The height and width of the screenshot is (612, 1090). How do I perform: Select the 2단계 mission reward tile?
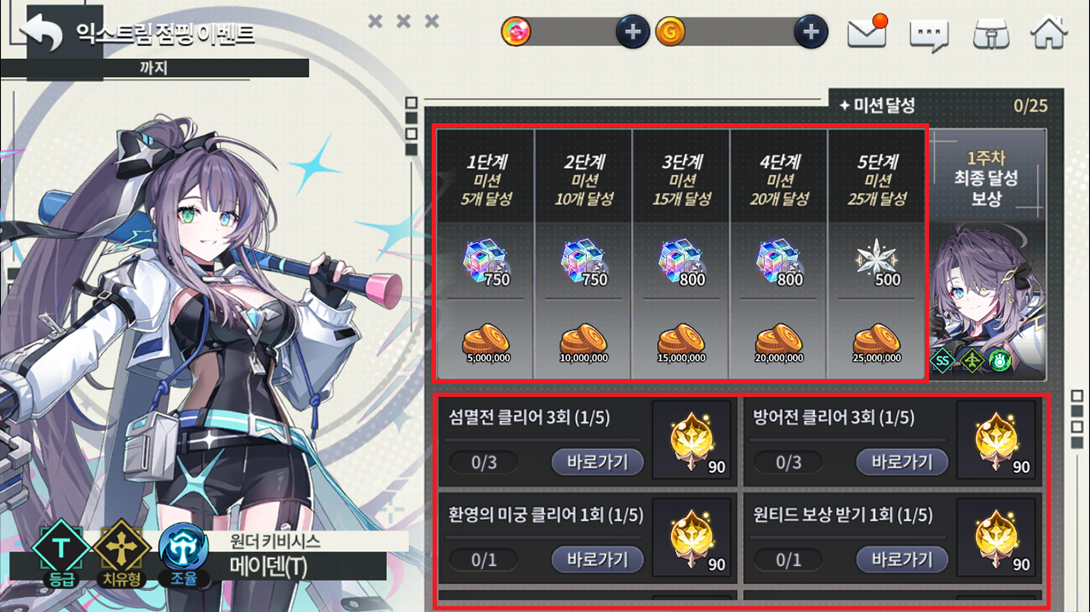click(583, 254)
